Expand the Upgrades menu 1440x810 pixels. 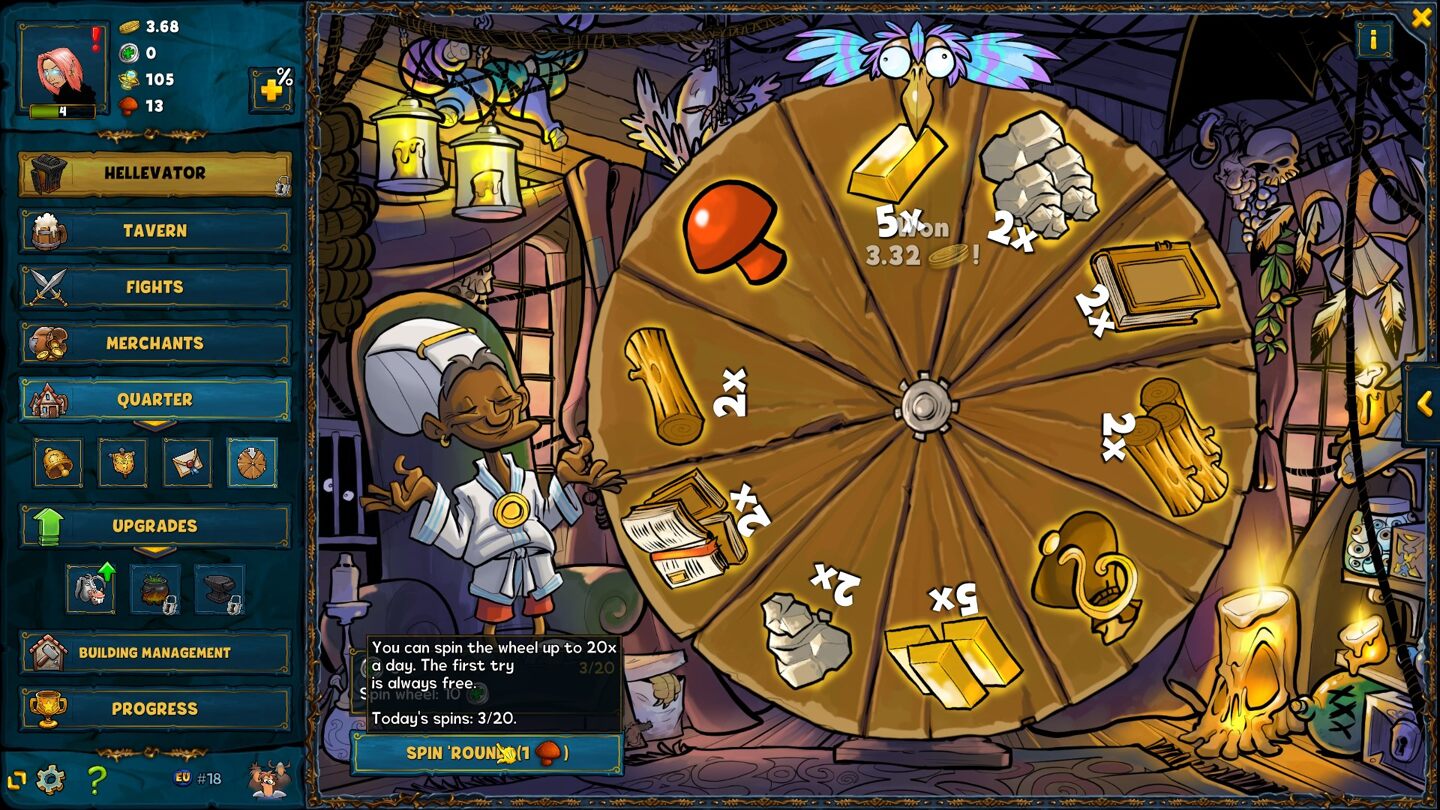point(155,526)
